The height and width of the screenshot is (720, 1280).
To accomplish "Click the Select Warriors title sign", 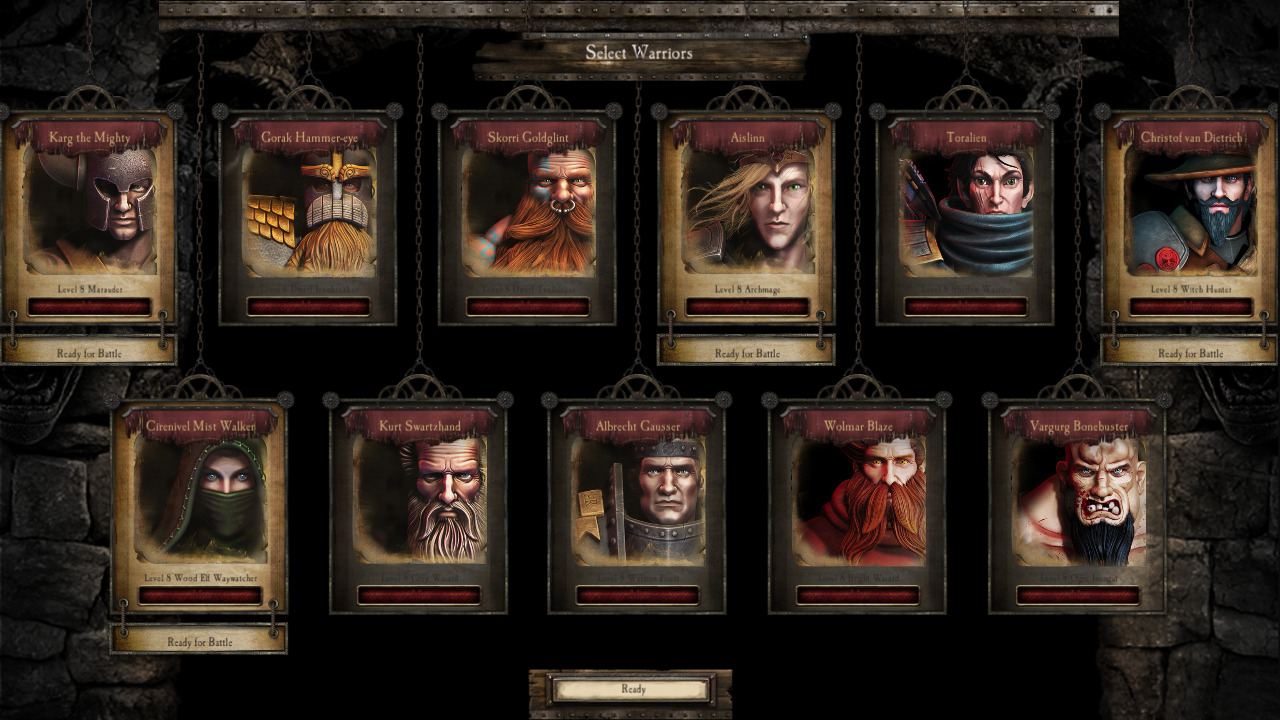I will 640,54.
